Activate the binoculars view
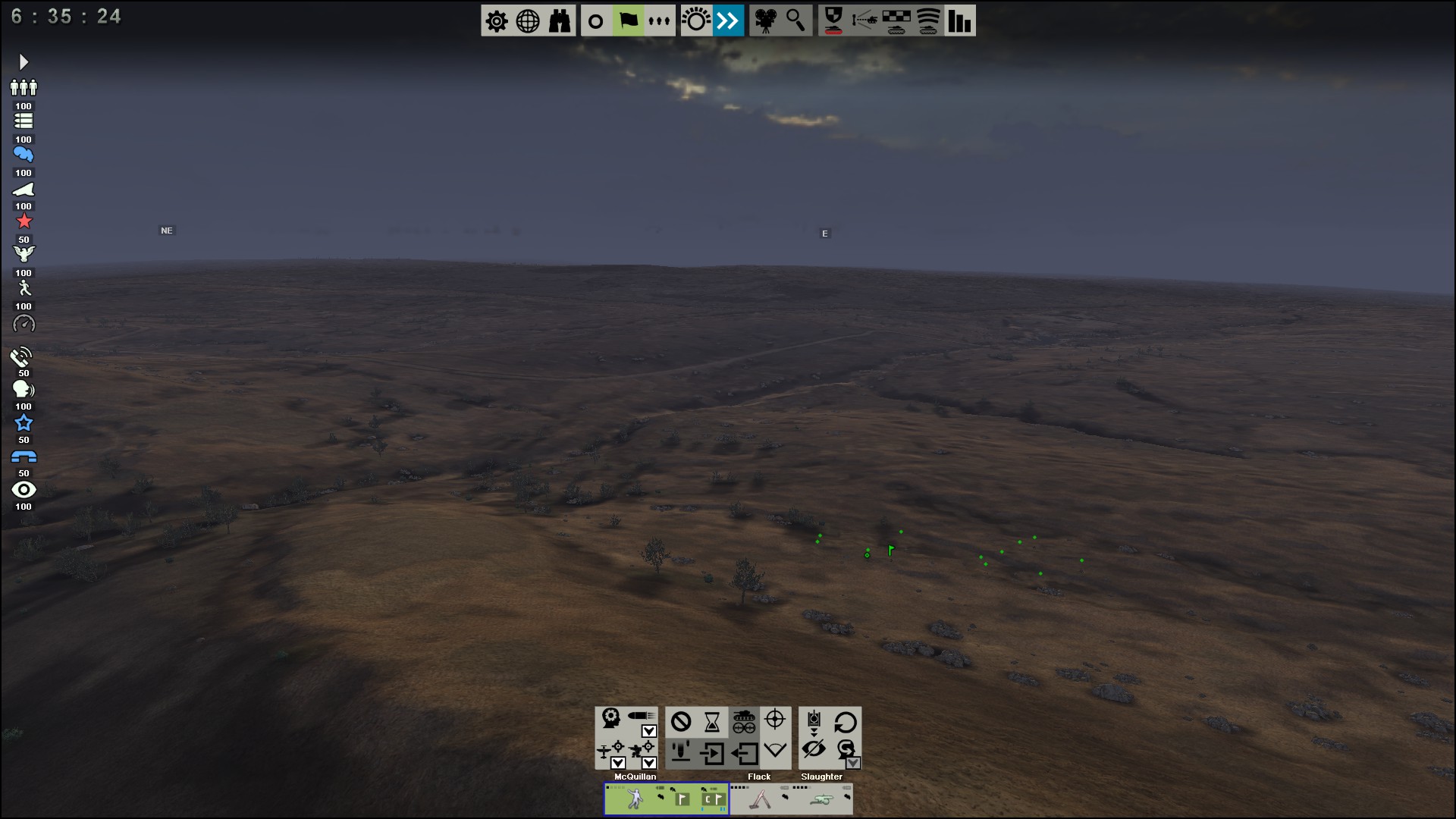 pyautogui.click(x=560, y=21)
